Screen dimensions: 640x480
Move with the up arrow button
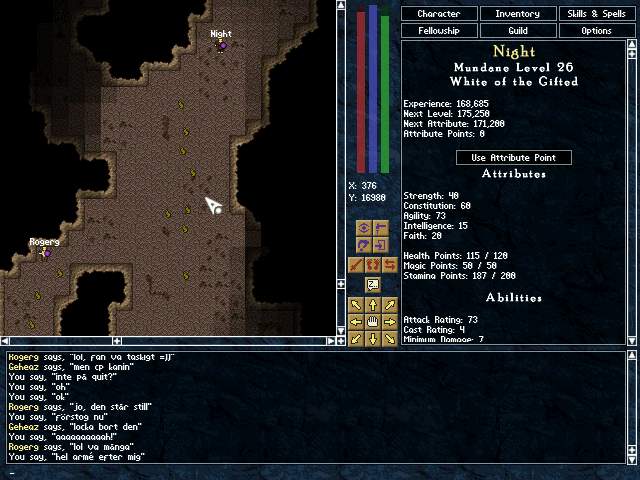[x=372, y=305]
